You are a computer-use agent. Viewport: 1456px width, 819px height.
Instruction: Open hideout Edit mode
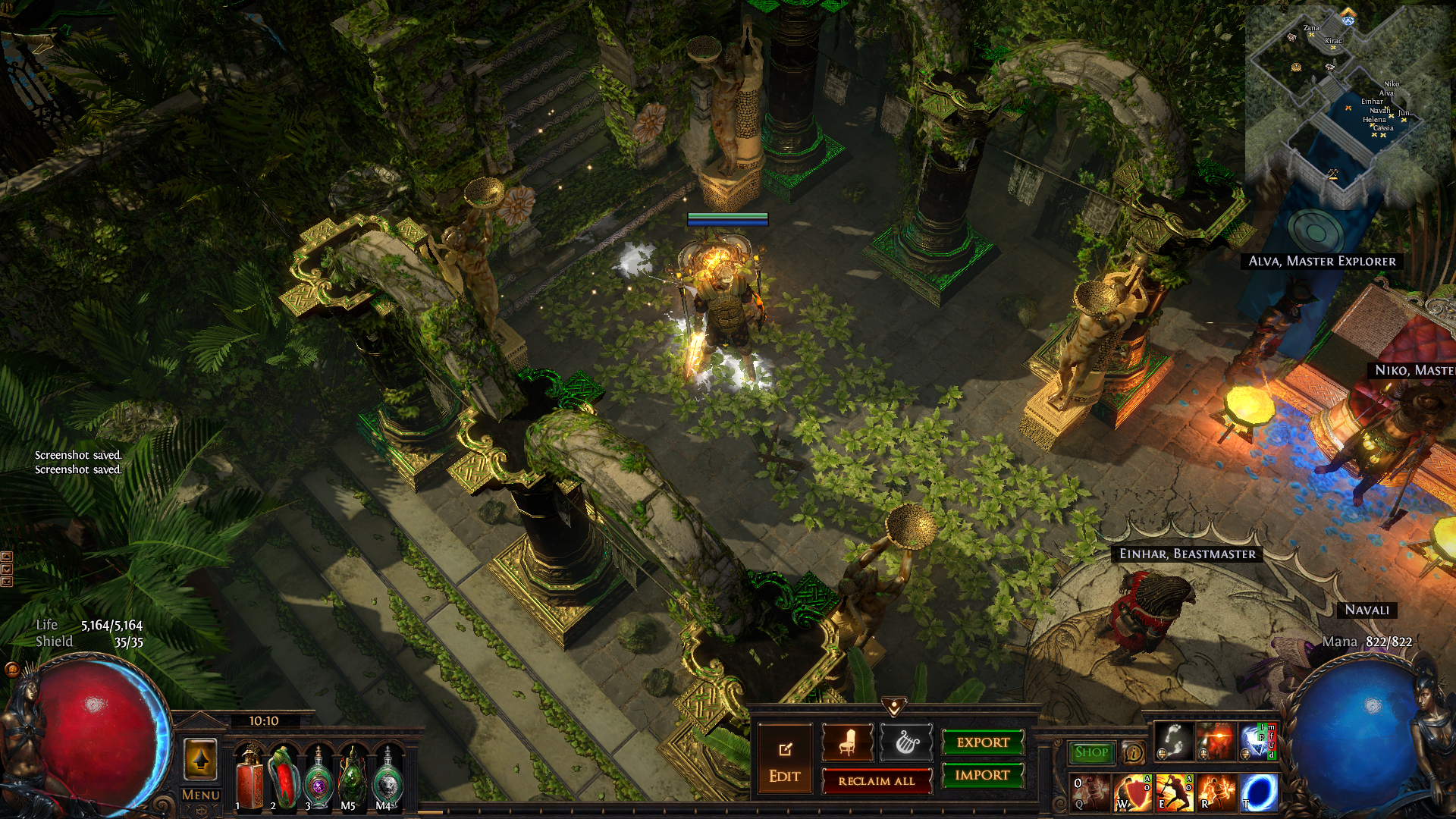tap(784, 759)
